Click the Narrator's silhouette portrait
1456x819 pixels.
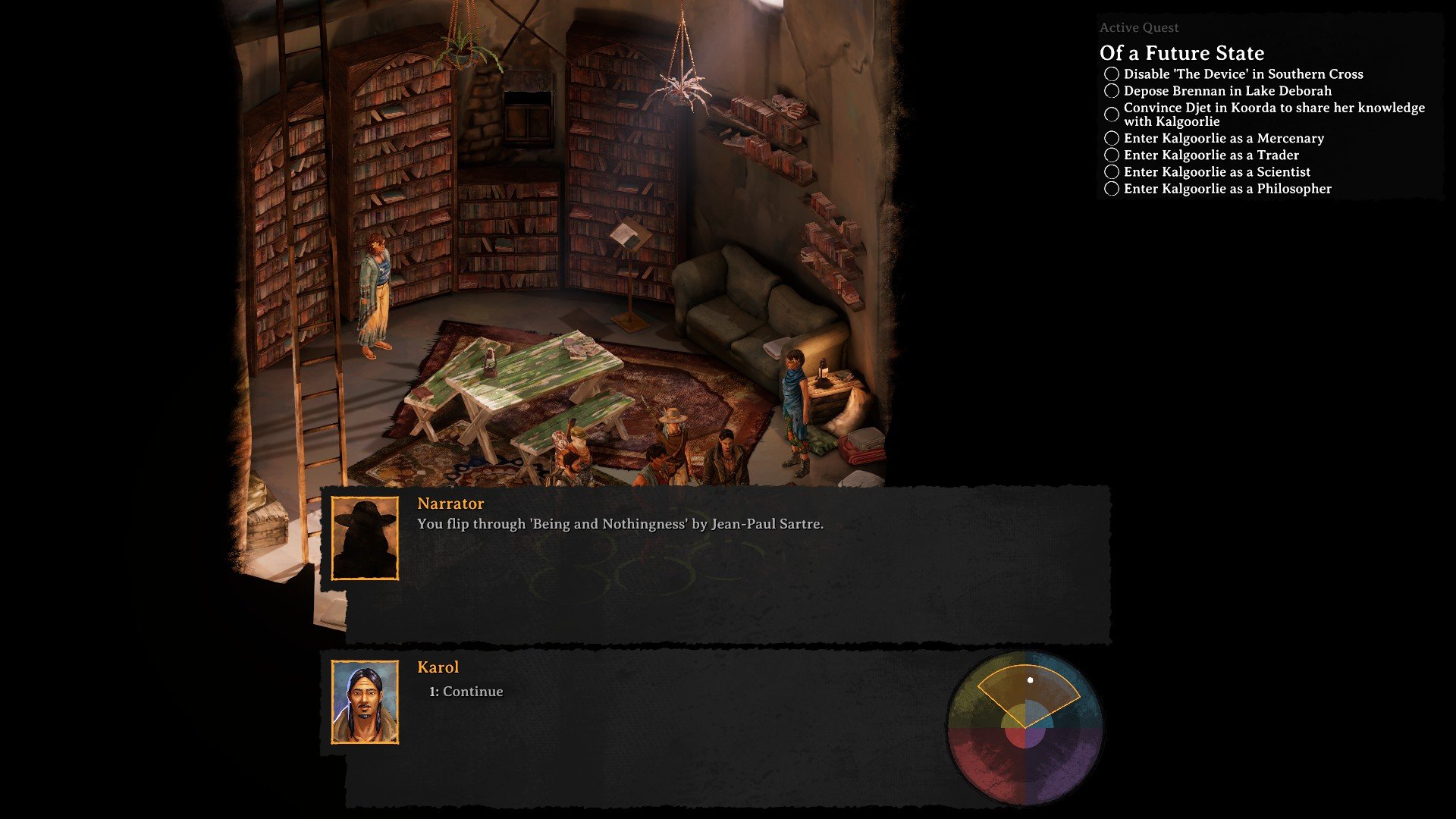click(x=365, y=538)
